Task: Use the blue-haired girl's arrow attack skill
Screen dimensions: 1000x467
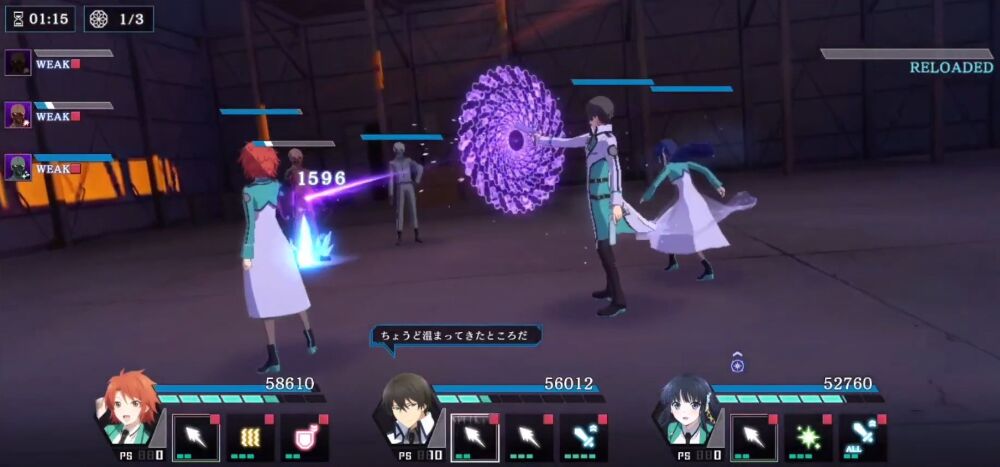Action: (753, 438)
